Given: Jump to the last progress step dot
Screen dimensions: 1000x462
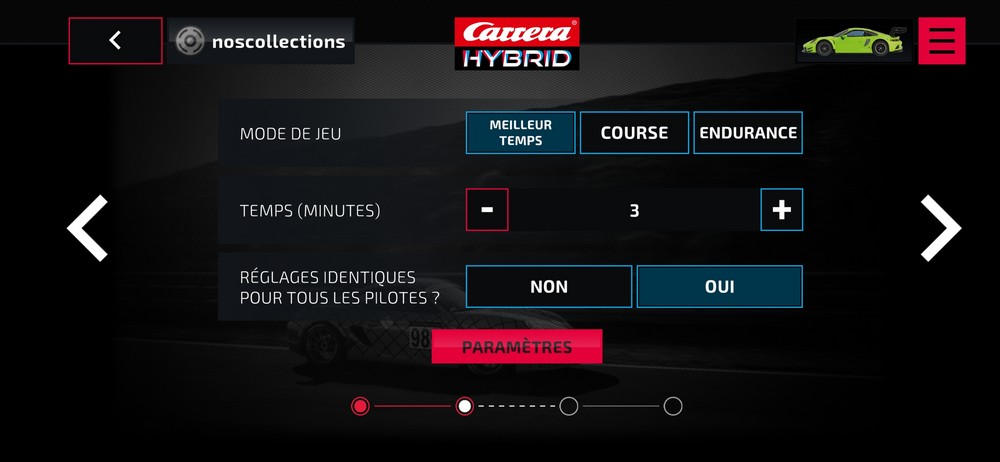Looking at the screenshot, I should [673, 406].
